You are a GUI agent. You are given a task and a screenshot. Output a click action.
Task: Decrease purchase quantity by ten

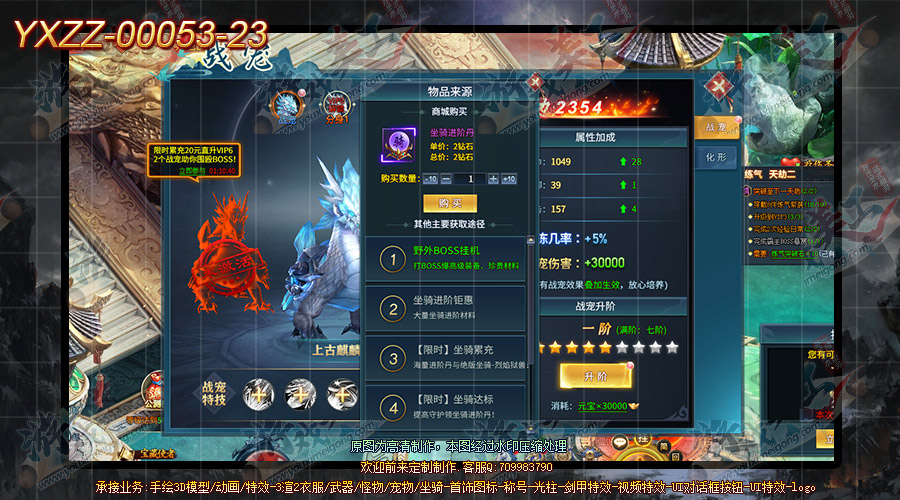click(430, 179)
